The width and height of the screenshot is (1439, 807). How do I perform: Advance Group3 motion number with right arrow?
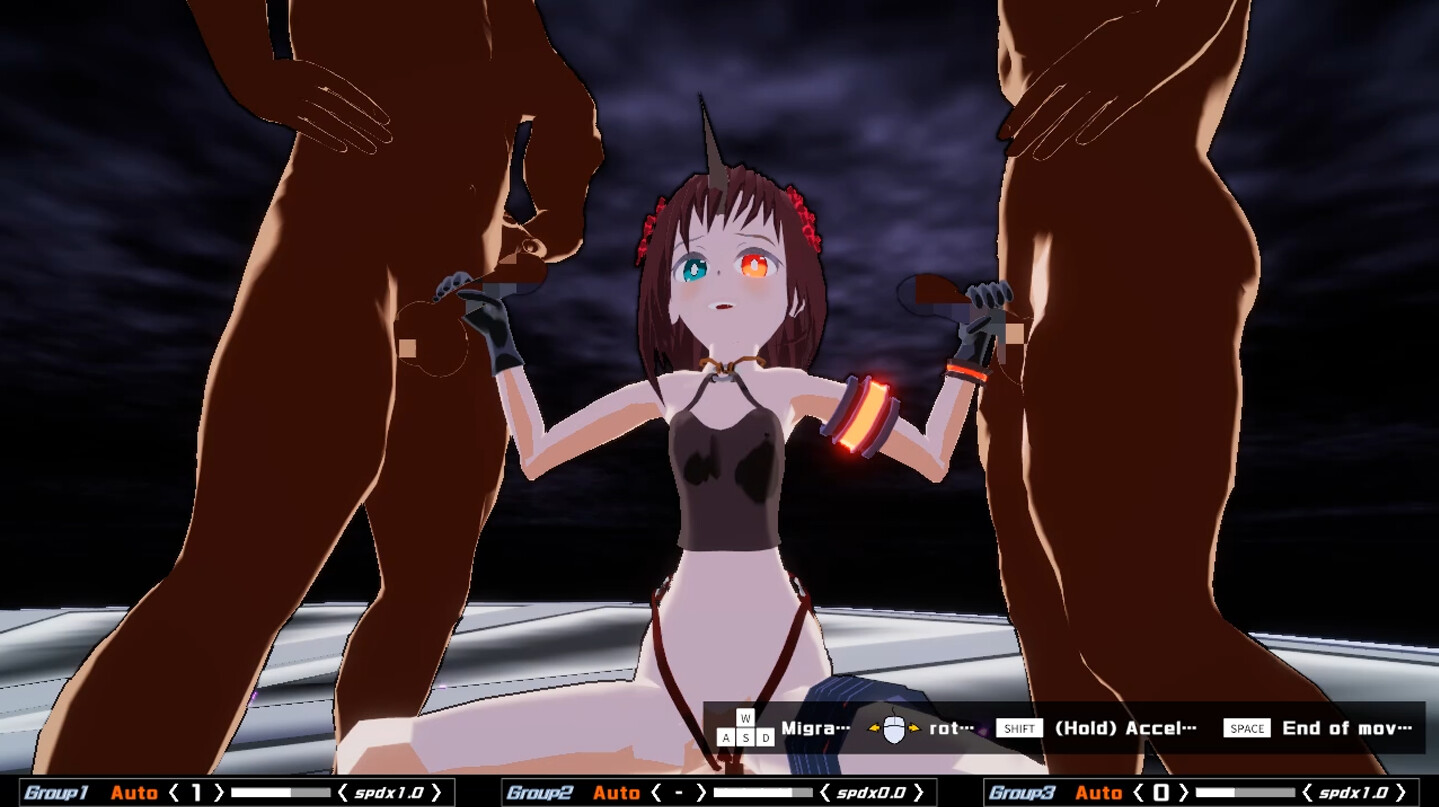click(1183, 791)
